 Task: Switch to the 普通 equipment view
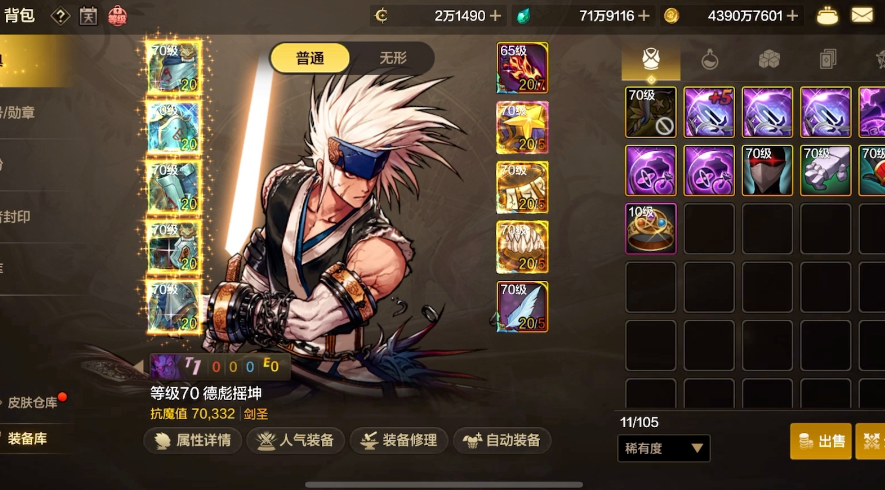pos(310,58)
